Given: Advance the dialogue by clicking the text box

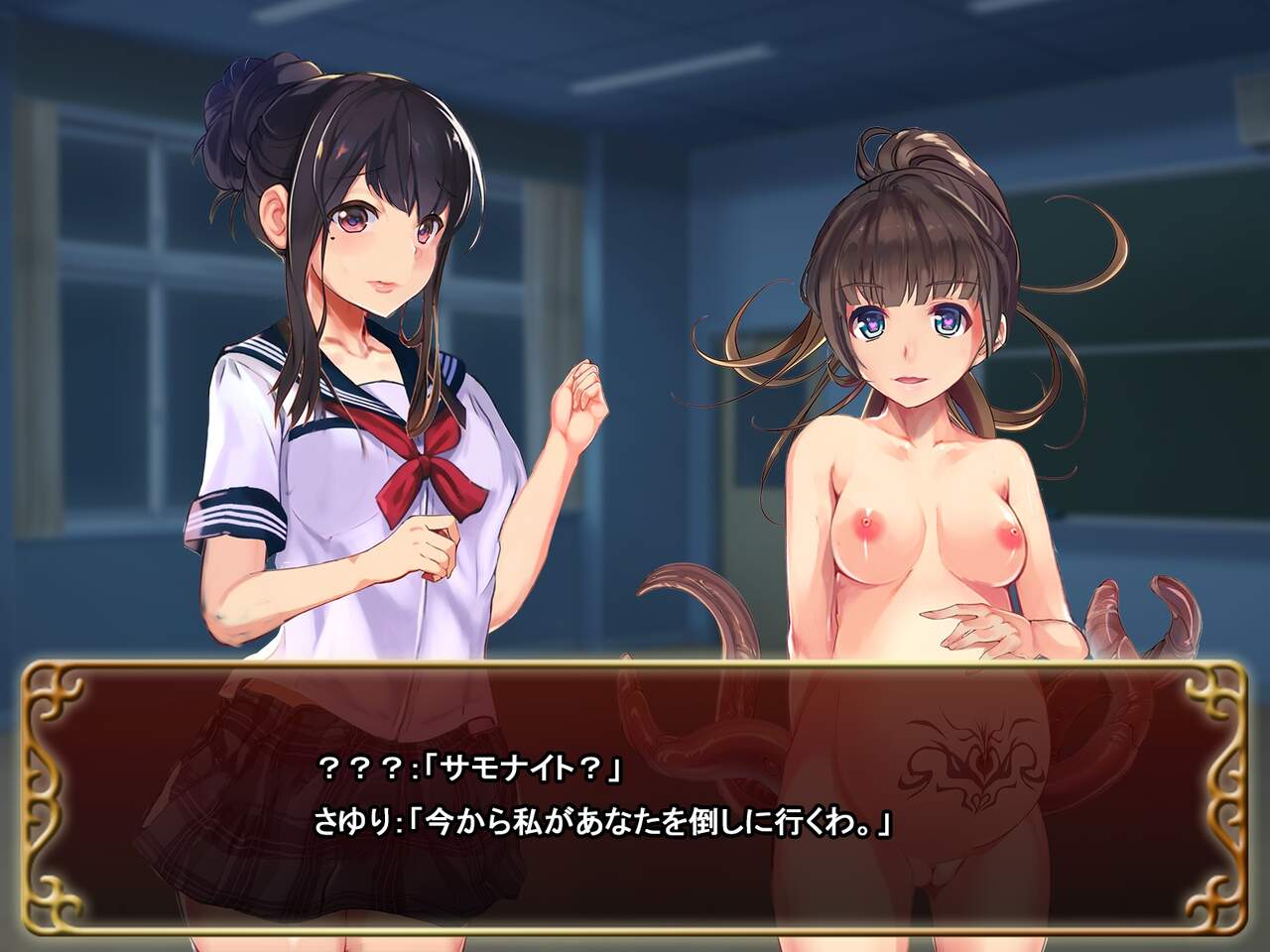Looking at the screenshot, I should click(x=635, y=793).
